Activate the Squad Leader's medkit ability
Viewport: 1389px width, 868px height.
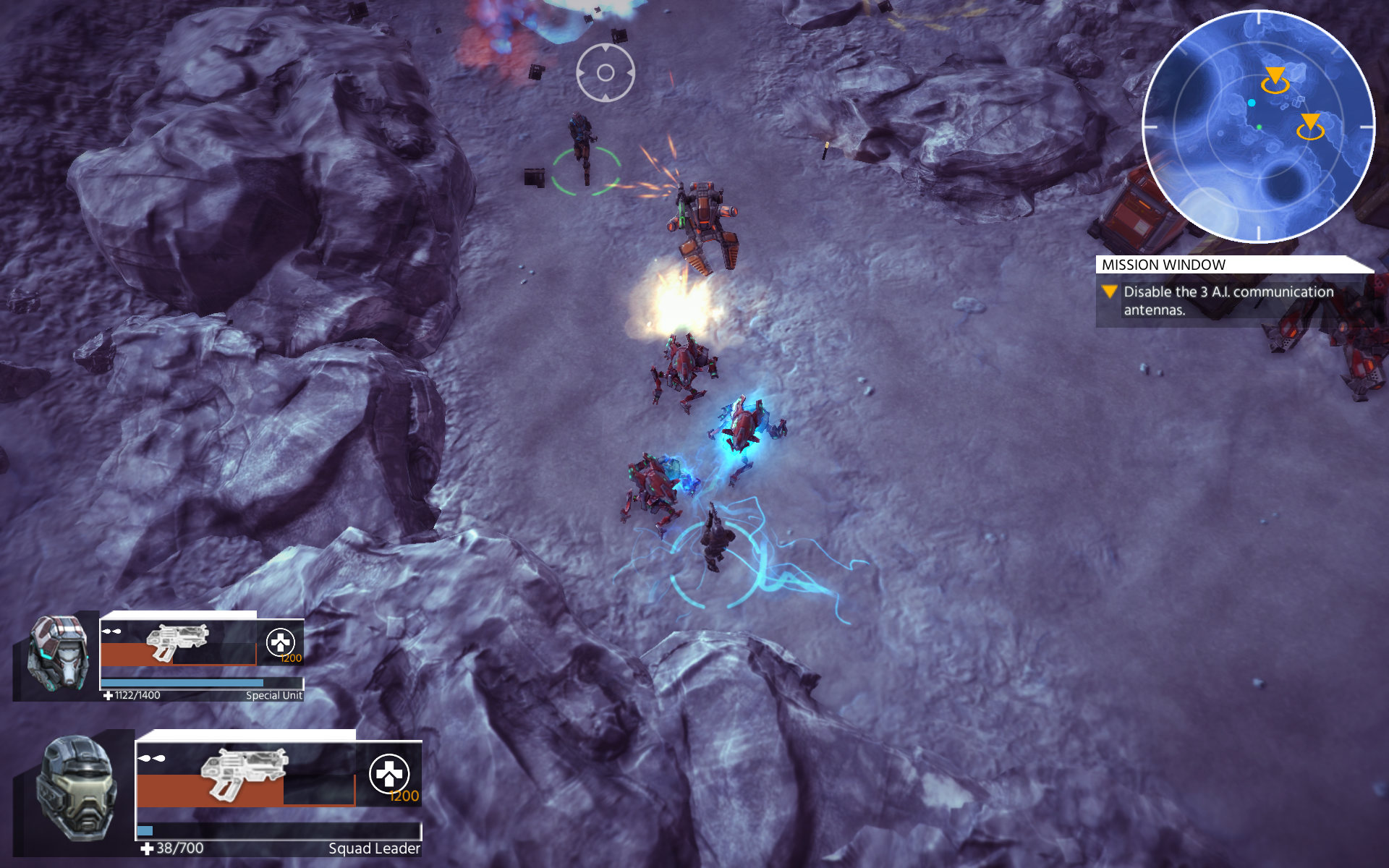389,774
